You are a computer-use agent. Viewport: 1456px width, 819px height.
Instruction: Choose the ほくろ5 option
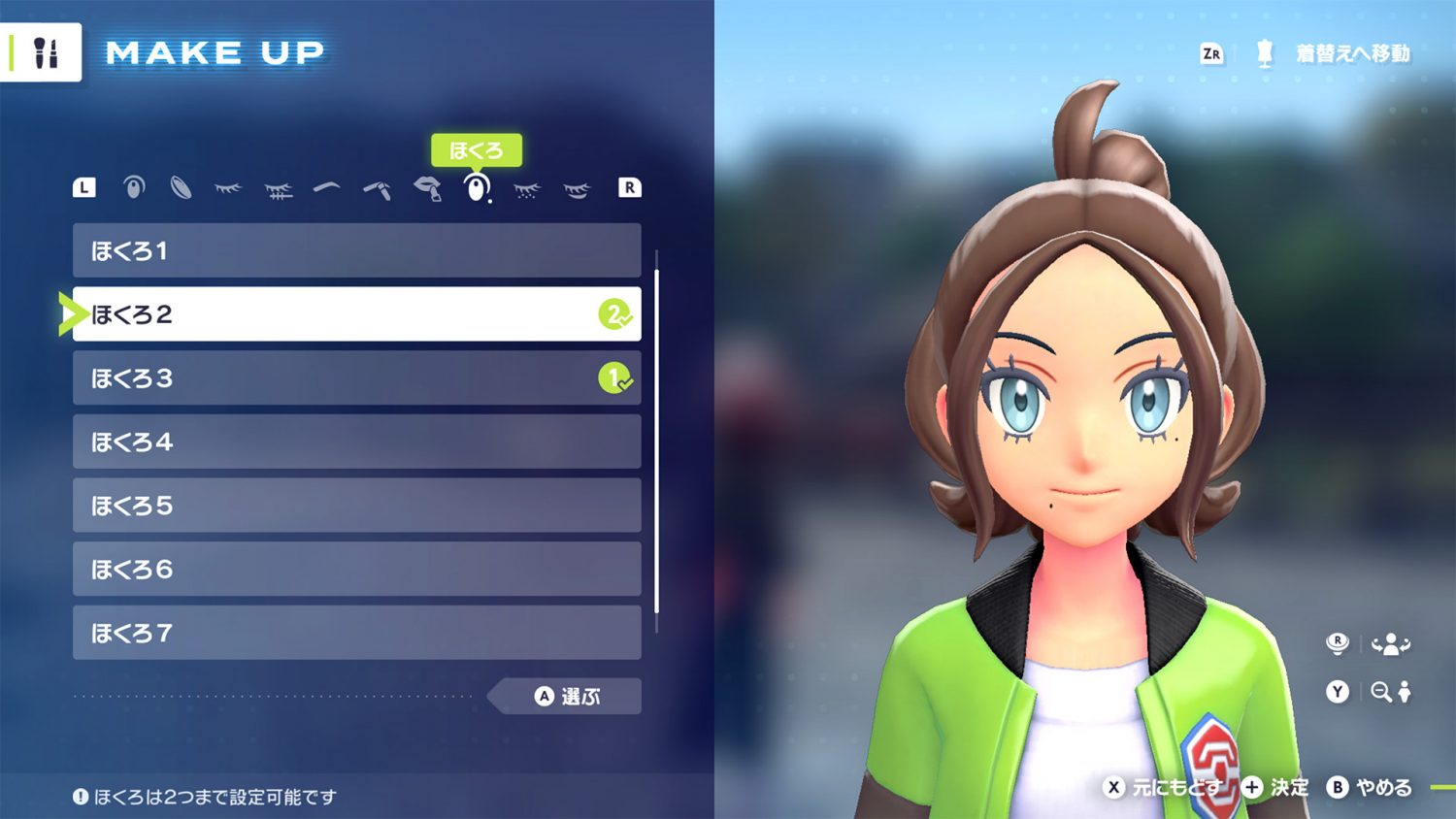pos(356,505)
